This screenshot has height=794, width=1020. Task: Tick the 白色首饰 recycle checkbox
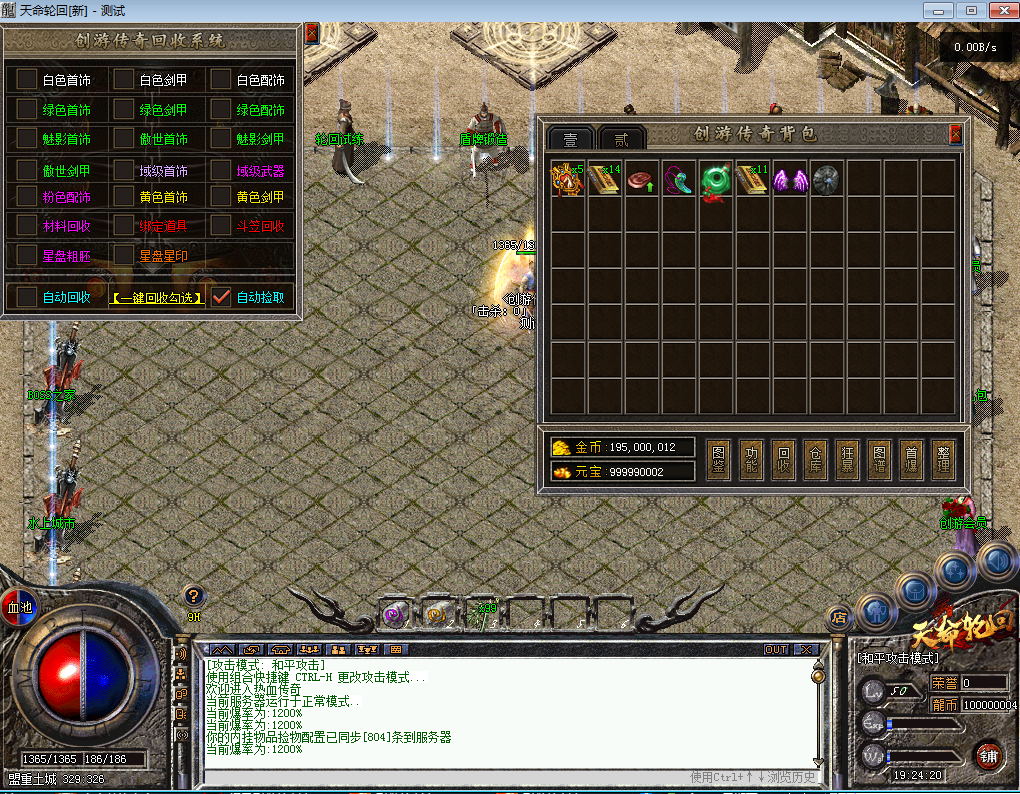26,79
